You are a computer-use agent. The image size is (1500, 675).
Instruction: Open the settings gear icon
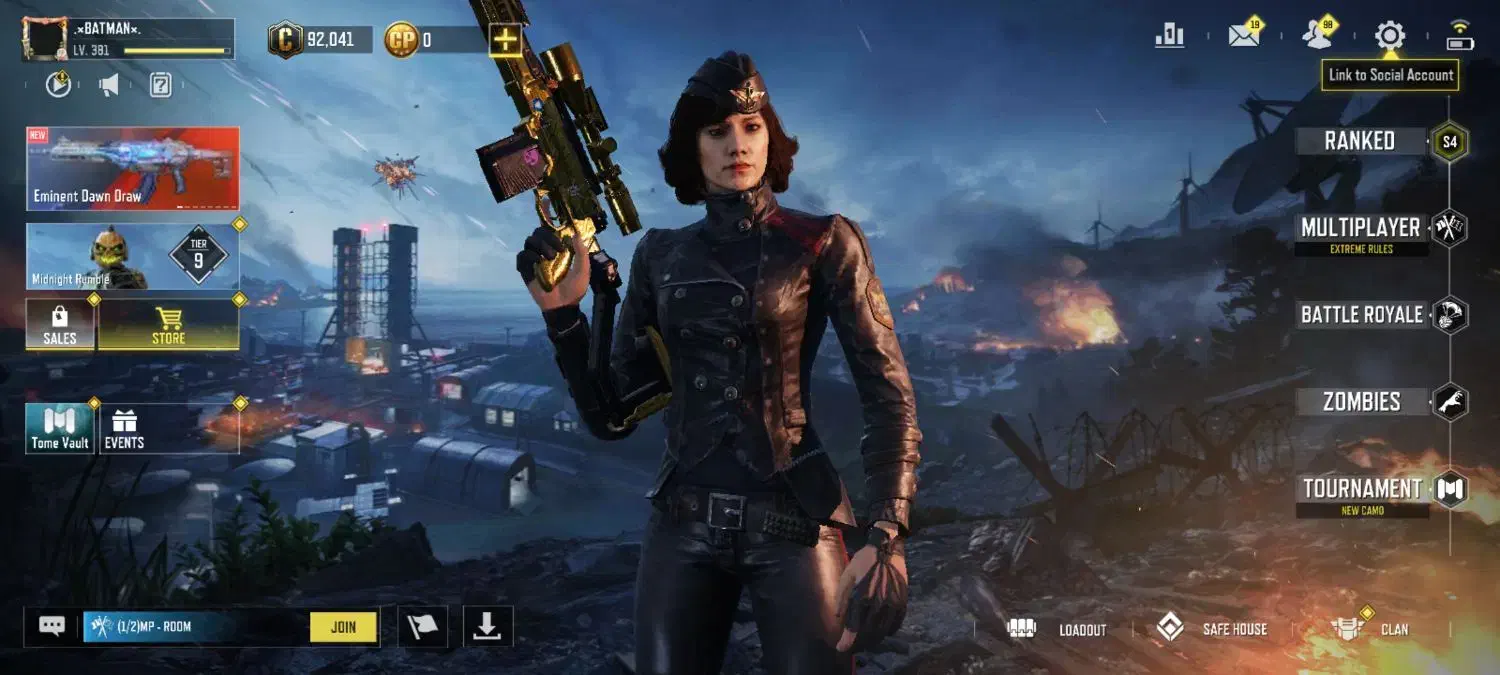(1389, 36)
